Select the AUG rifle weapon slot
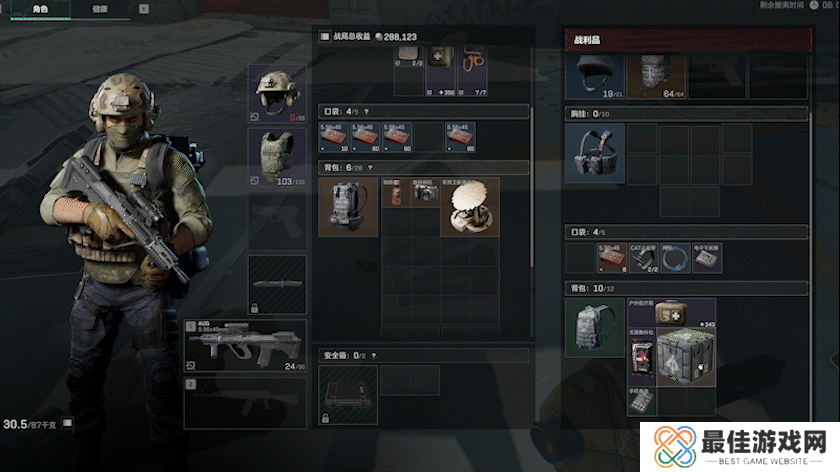840x472 pixels. pos(245,346)
